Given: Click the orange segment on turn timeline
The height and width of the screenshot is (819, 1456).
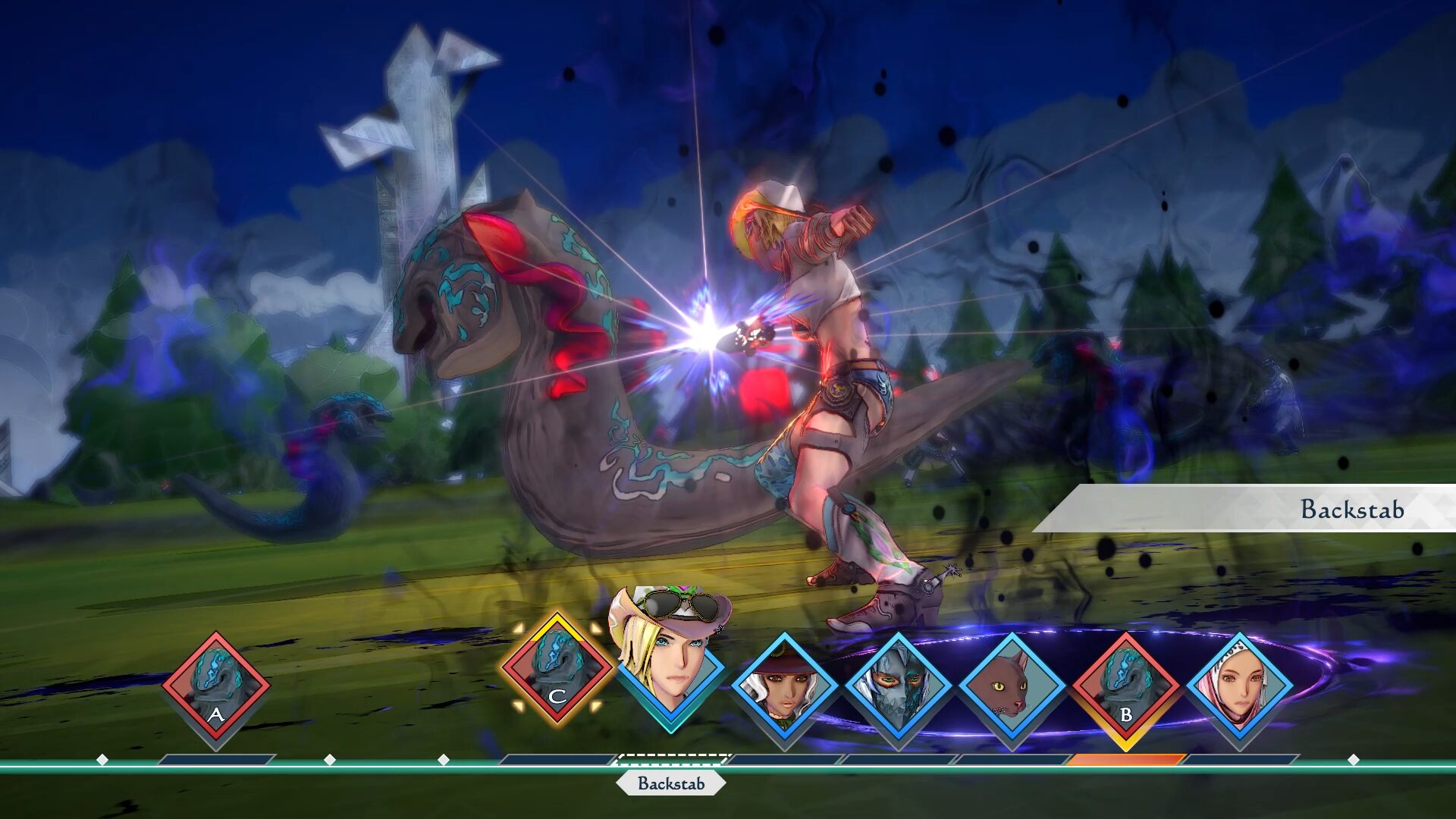Looking at the screenshot, I should coord(1126,759).
